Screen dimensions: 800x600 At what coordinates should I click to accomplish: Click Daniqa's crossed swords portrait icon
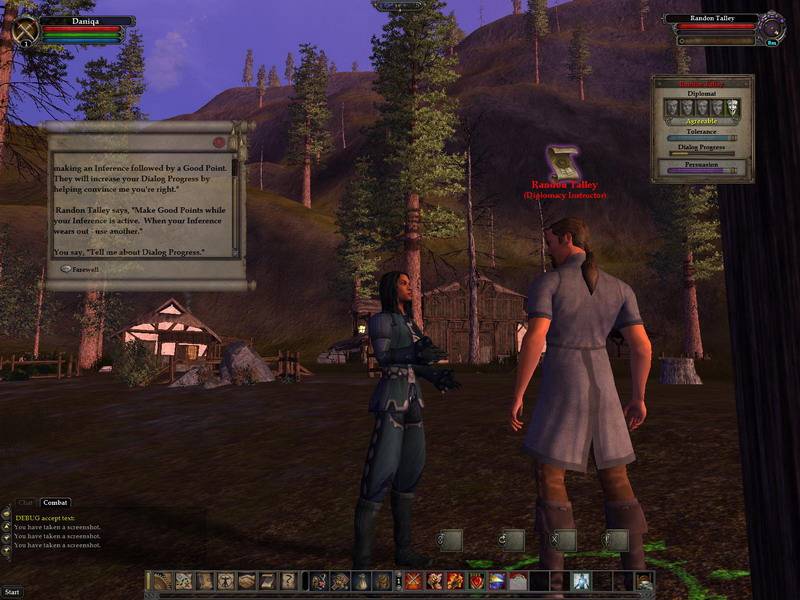point(25,30)
